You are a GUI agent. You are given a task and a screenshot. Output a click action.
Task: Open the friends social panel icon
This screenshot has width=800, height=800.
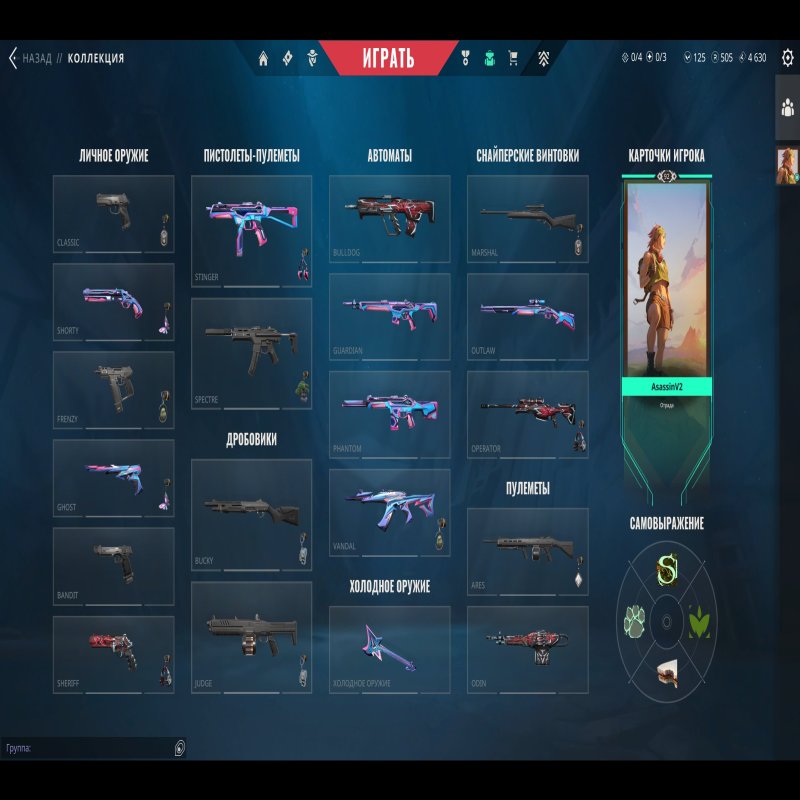(787, 108)
